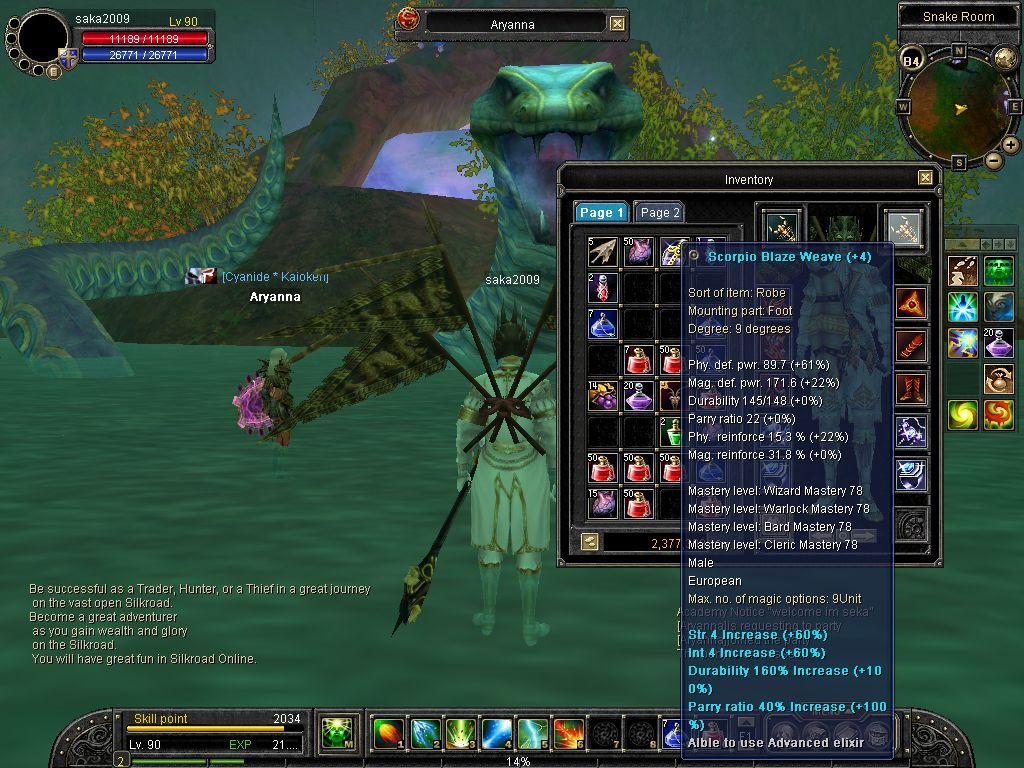The image size is (1024, 768).
Task: Zoom in the minimap with plus button
Action: tap(1011, 145)
